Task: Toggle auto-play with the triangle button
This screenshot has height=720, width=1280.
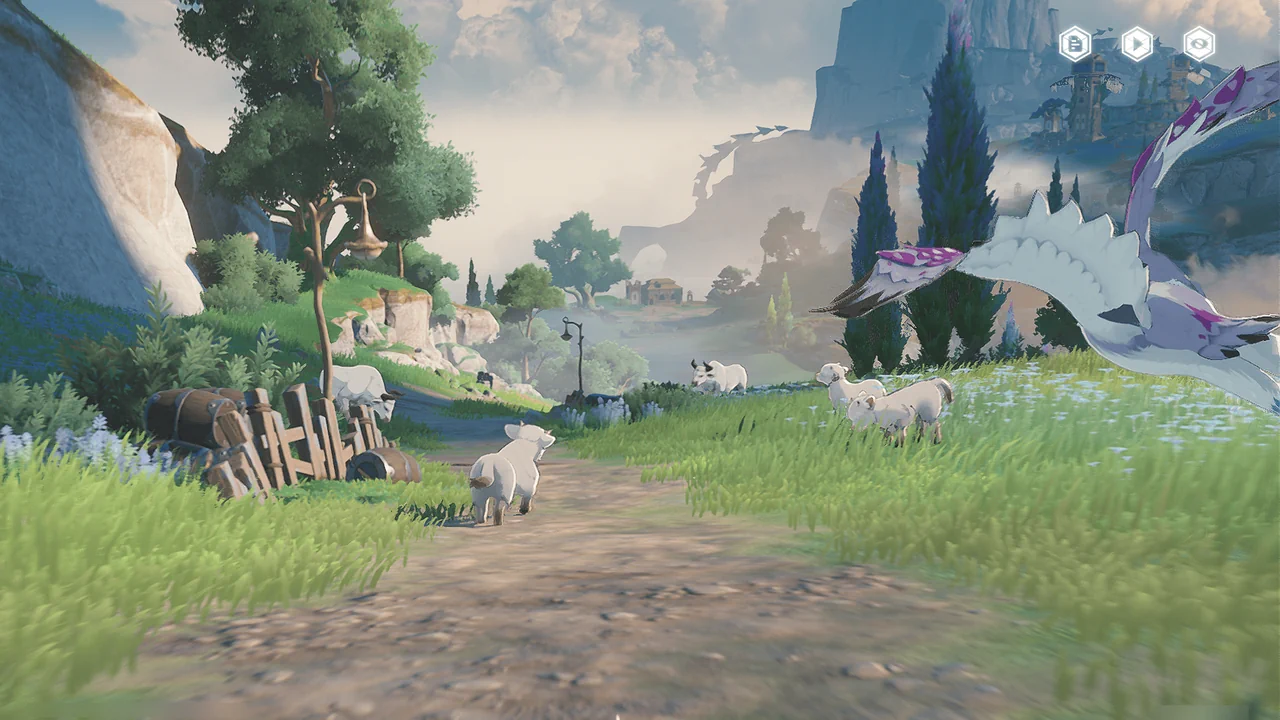Action: pos(1137,43)
